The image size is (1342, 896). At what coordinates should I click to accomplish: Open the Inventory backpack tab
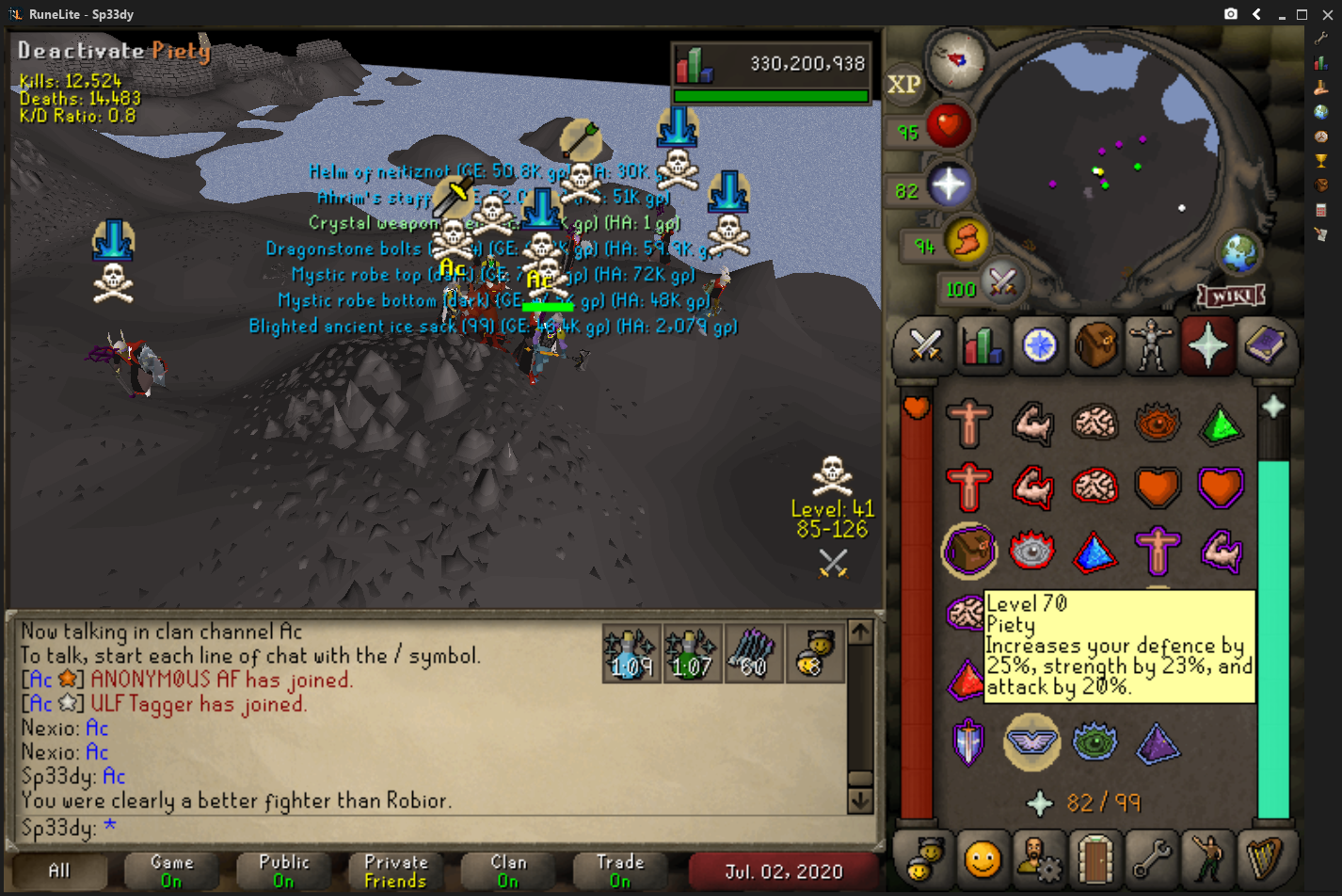[1095, 346]
